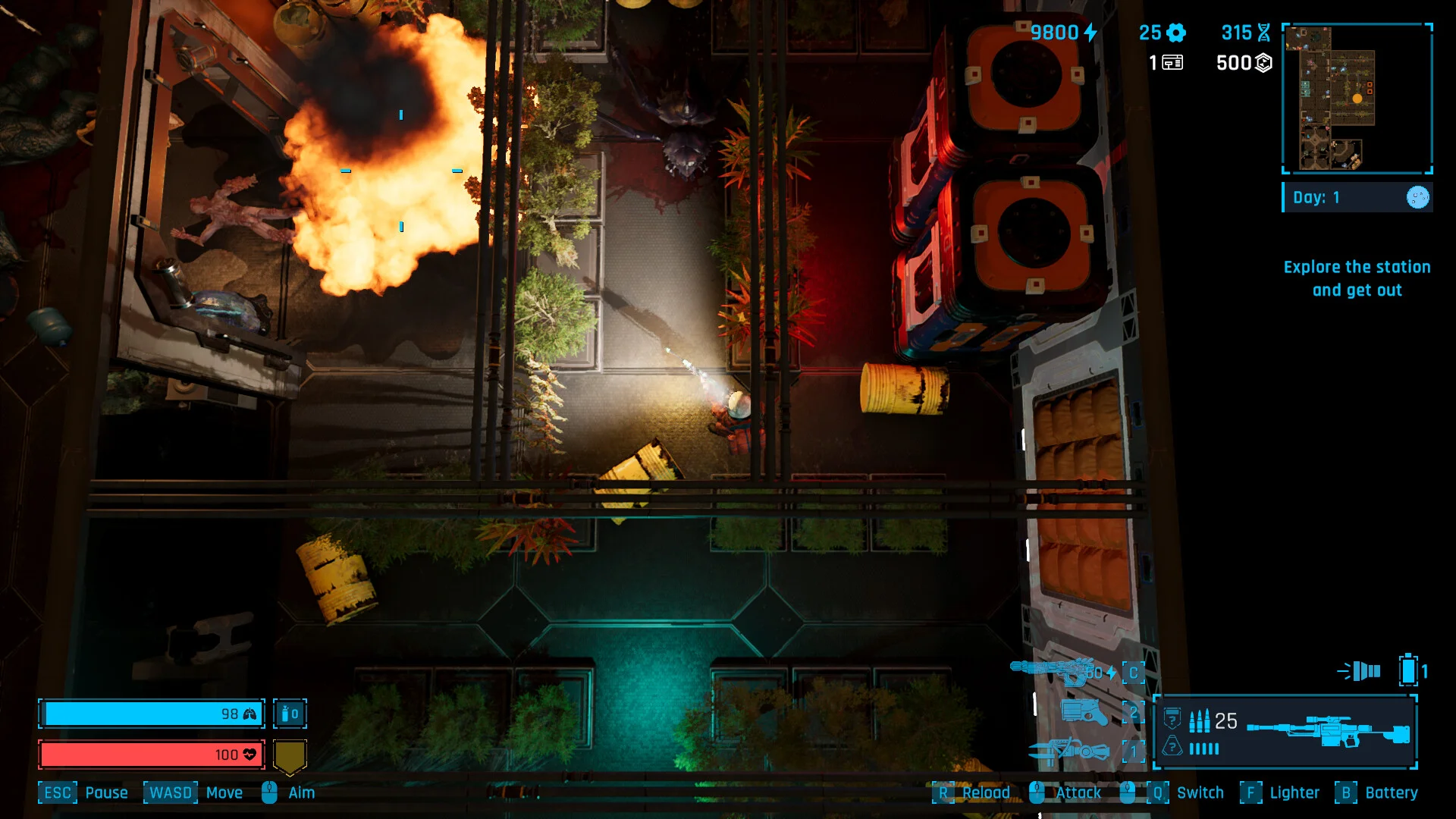Select the equipped sniper rifle panel

coord(1285,732)
